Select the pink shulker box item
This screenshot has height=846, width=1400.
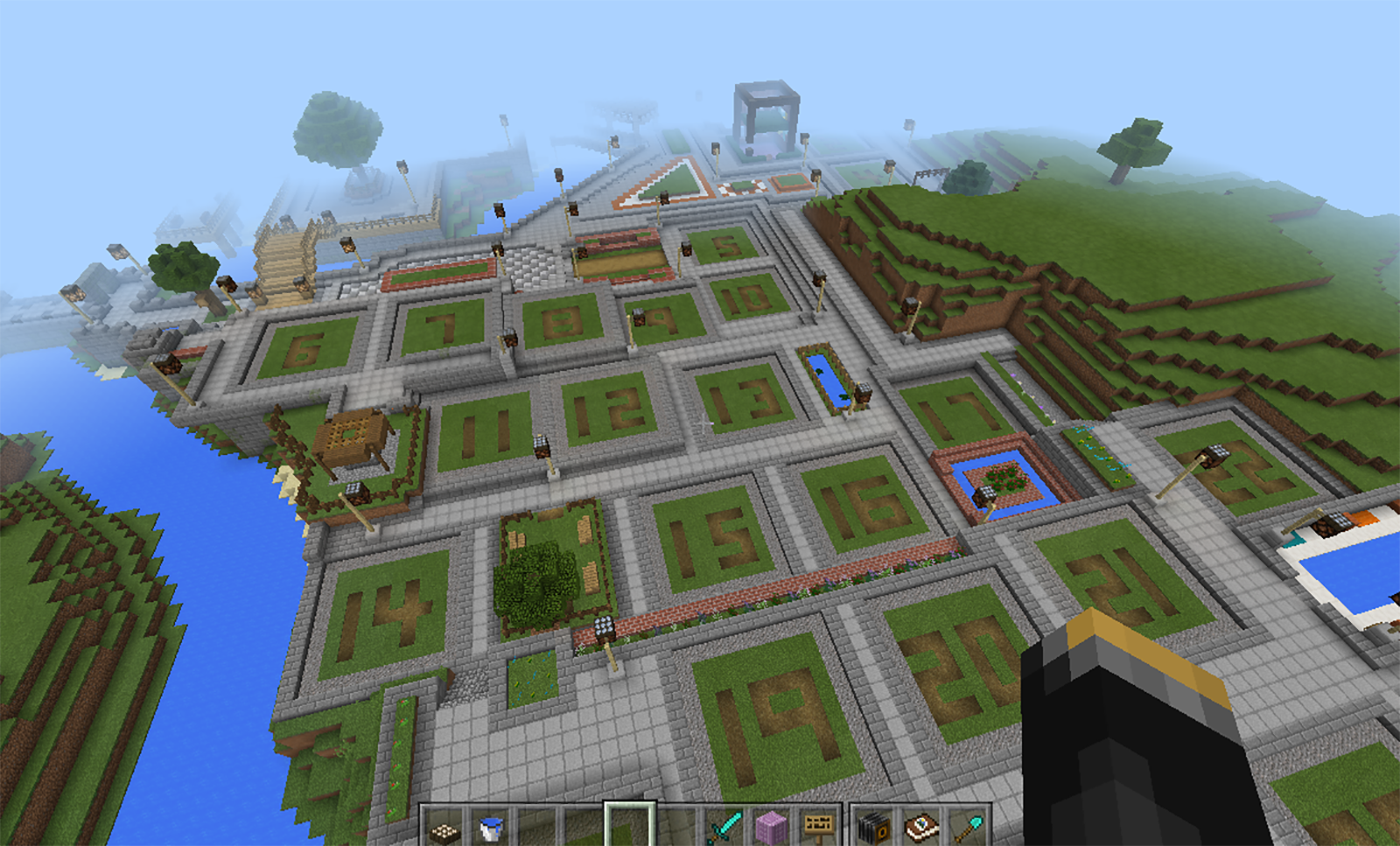tap(770, 827)
